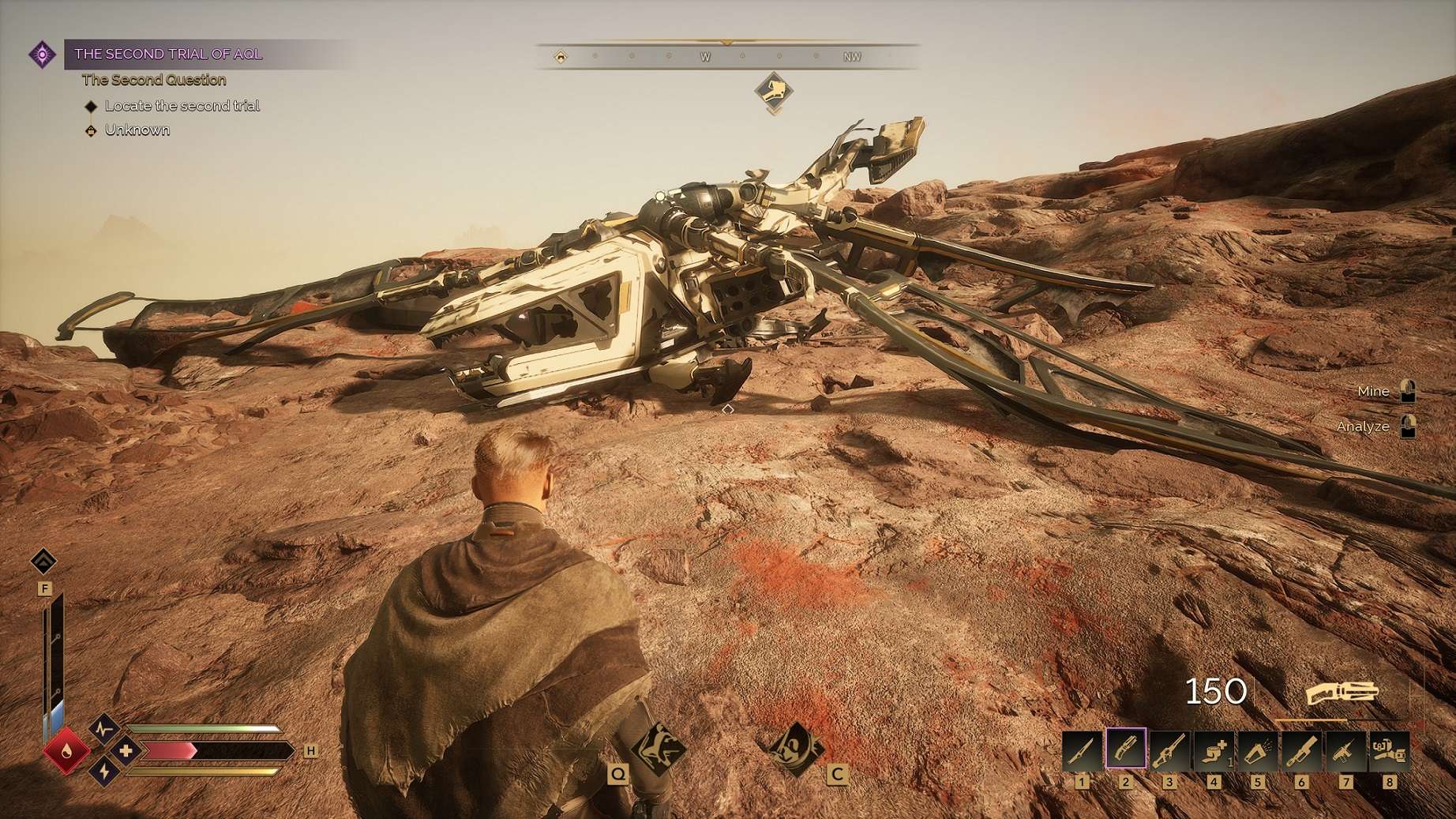
Task: Click the heartbeat pulse stamina icon
Action: coord(104,728)
